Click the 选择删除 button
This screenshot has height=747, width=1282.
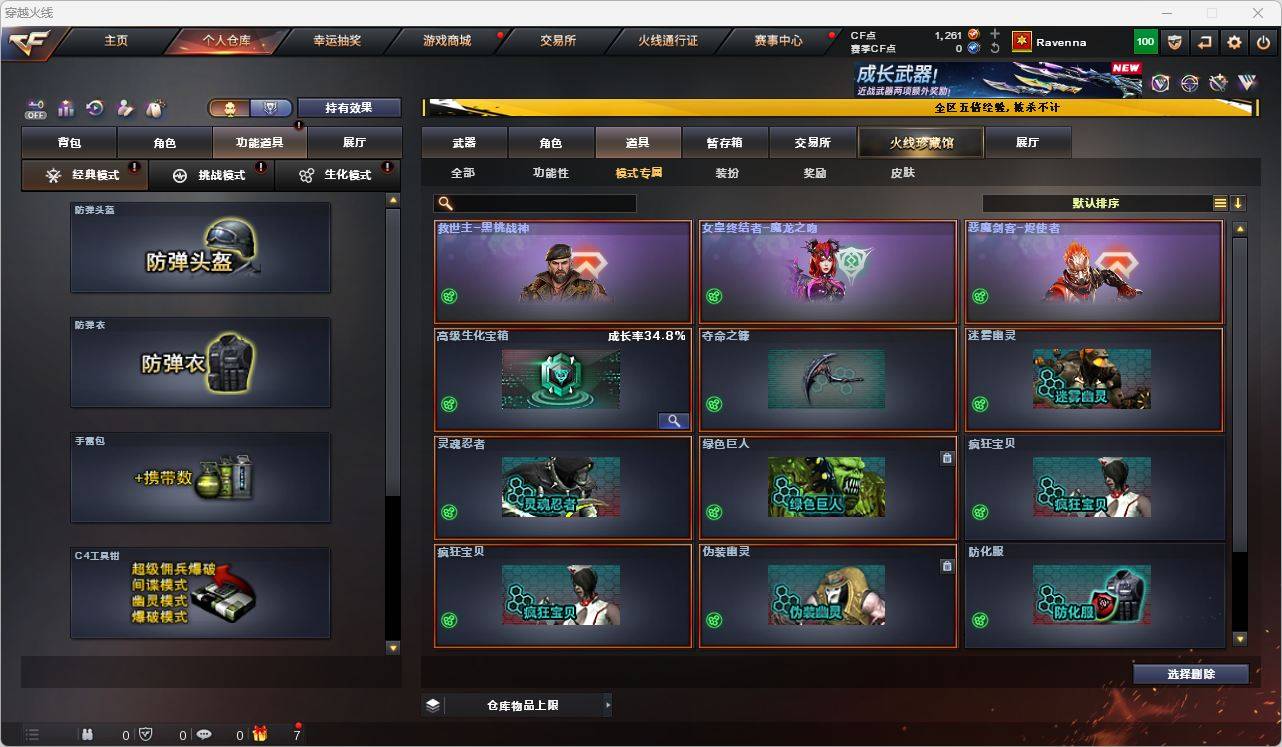pos(1190,674)
